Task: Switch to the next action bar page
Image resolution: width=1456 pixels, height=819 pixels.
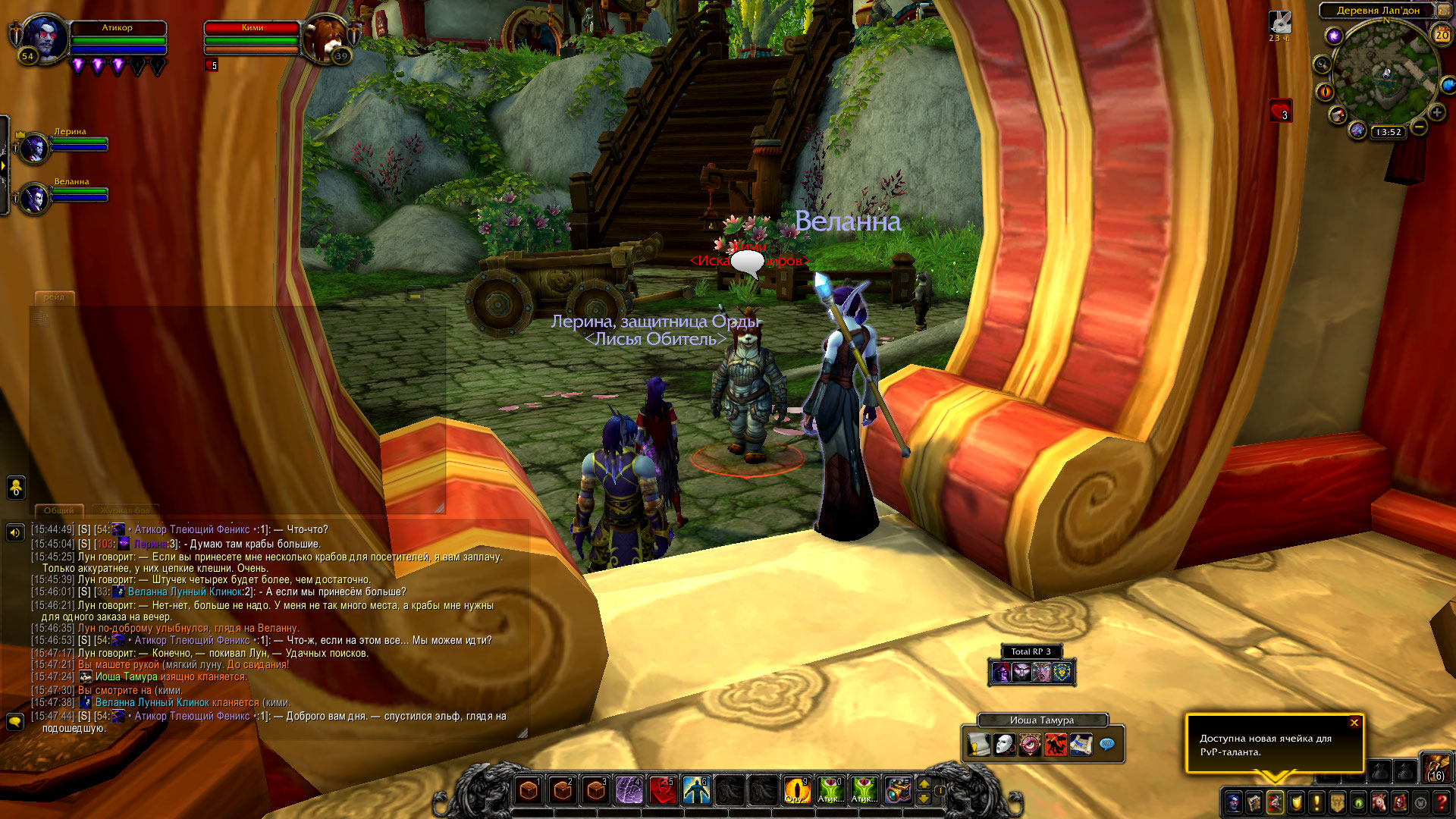Action: pos(924,783)
